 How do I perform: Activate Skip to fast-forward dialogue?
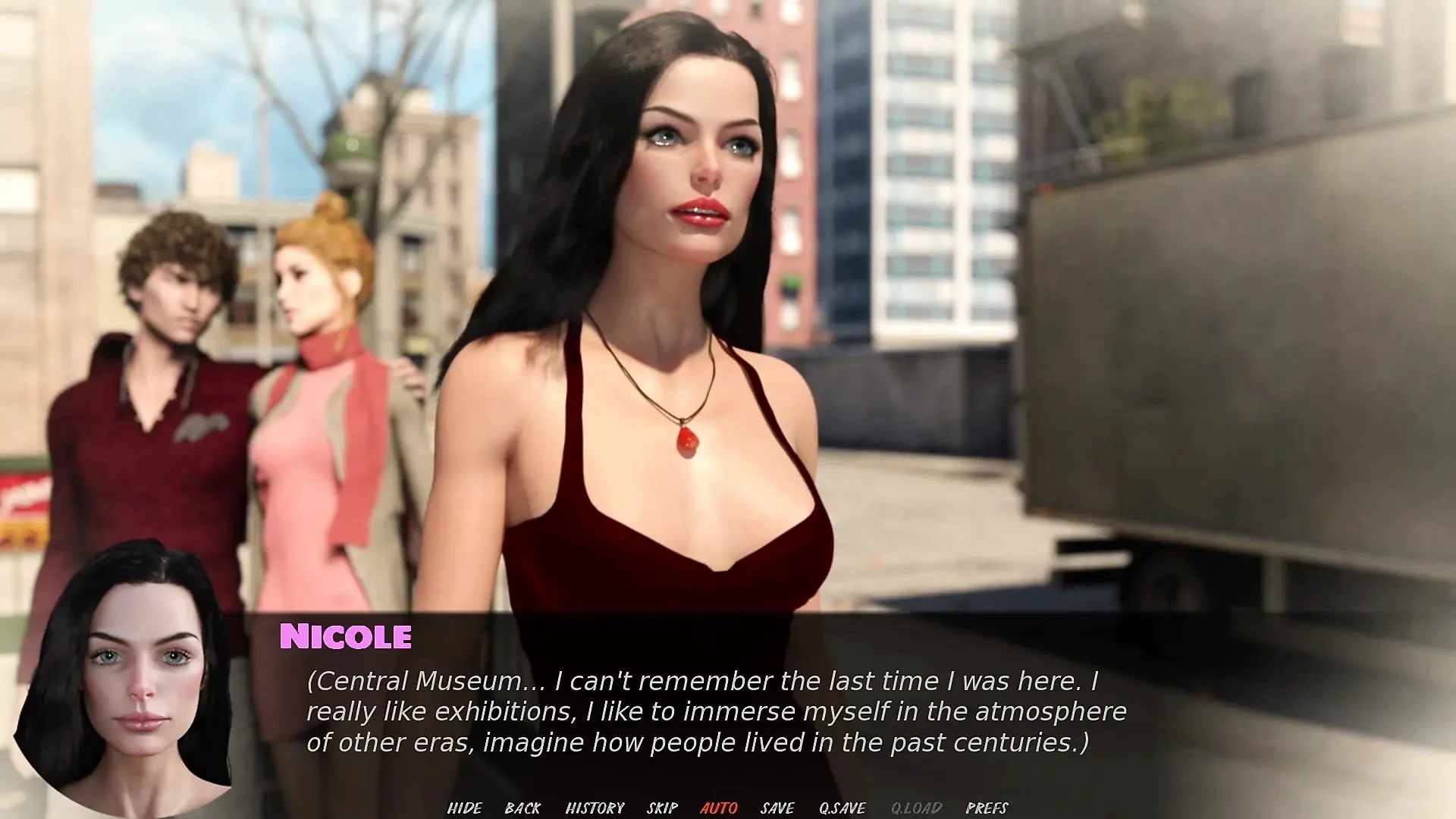pos(662,808)
